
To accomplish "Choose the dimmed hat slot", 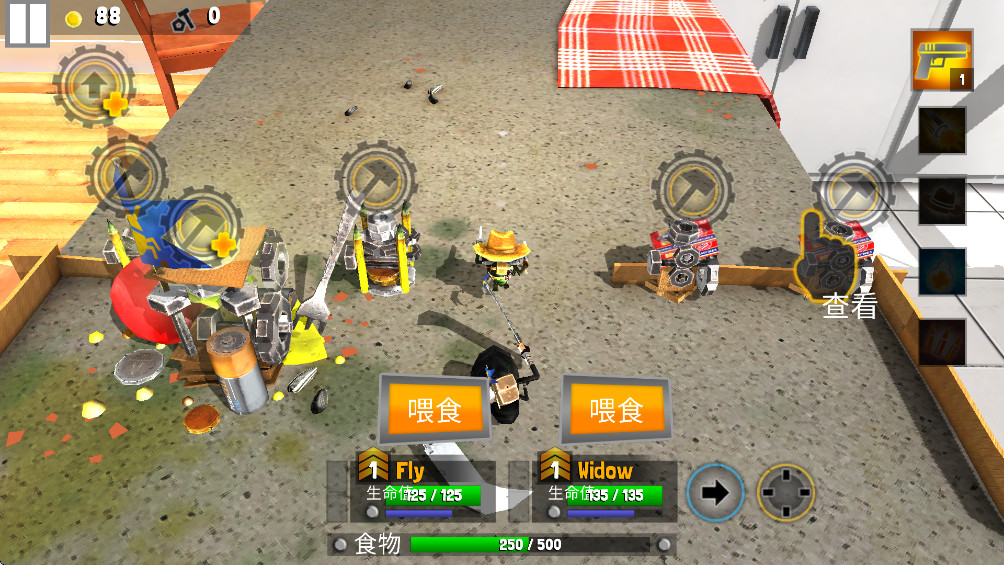I will (x=942, y=200).
